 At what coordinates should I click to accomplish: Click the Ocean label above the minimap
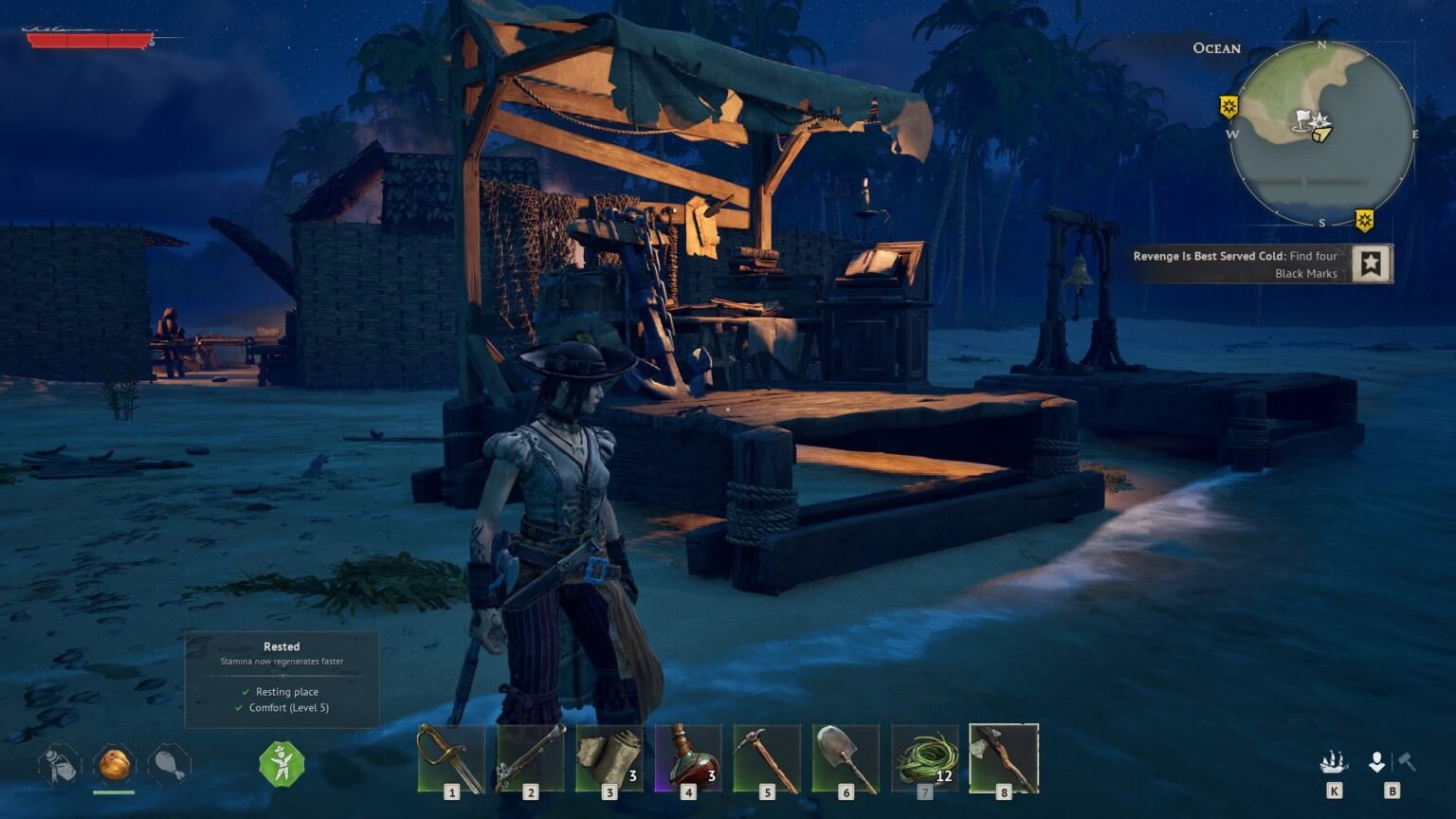point(1216,47)
